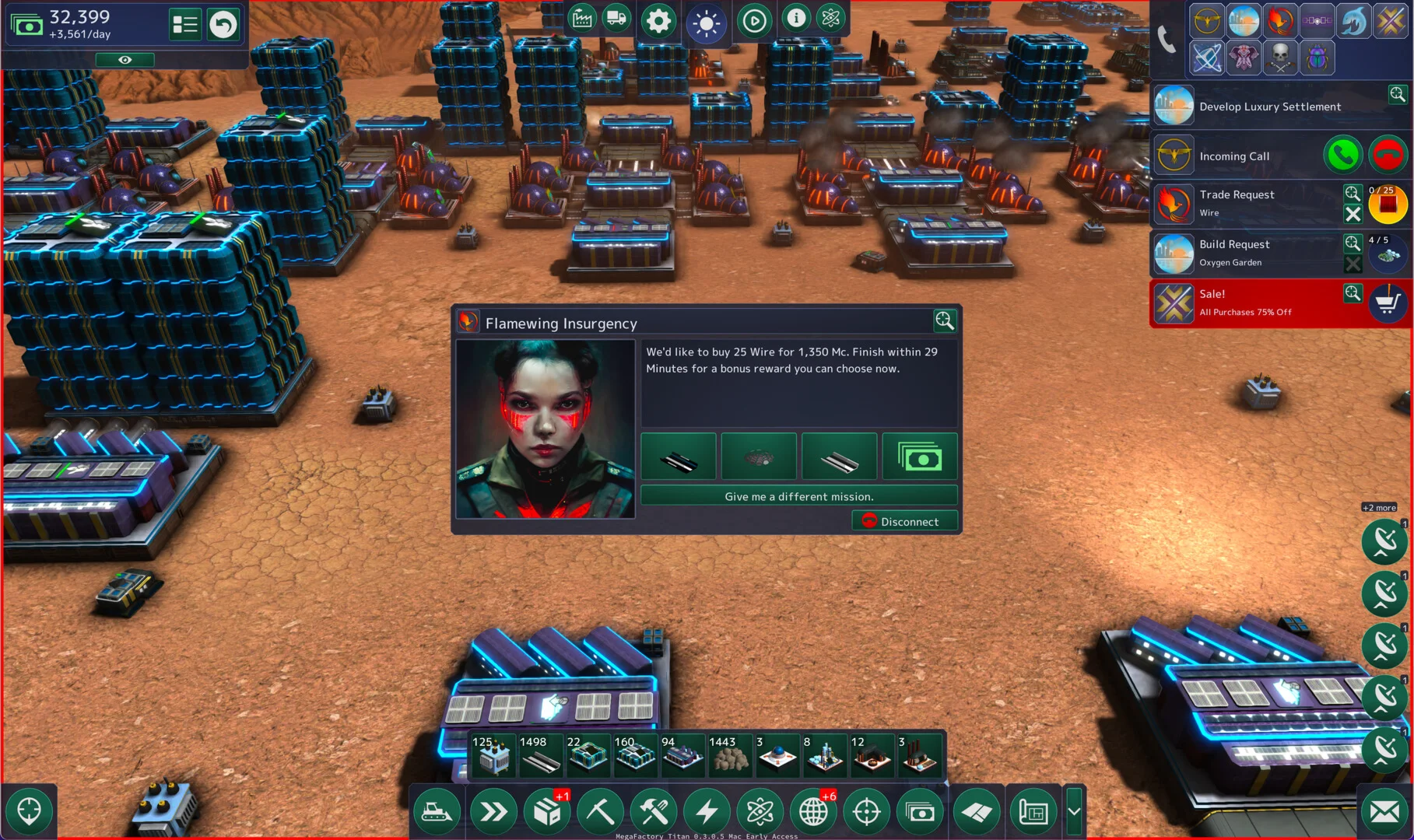Select the 1443 rock resource slot
1414x840 pixels.
pyautogui.click(x=728, y=755)
